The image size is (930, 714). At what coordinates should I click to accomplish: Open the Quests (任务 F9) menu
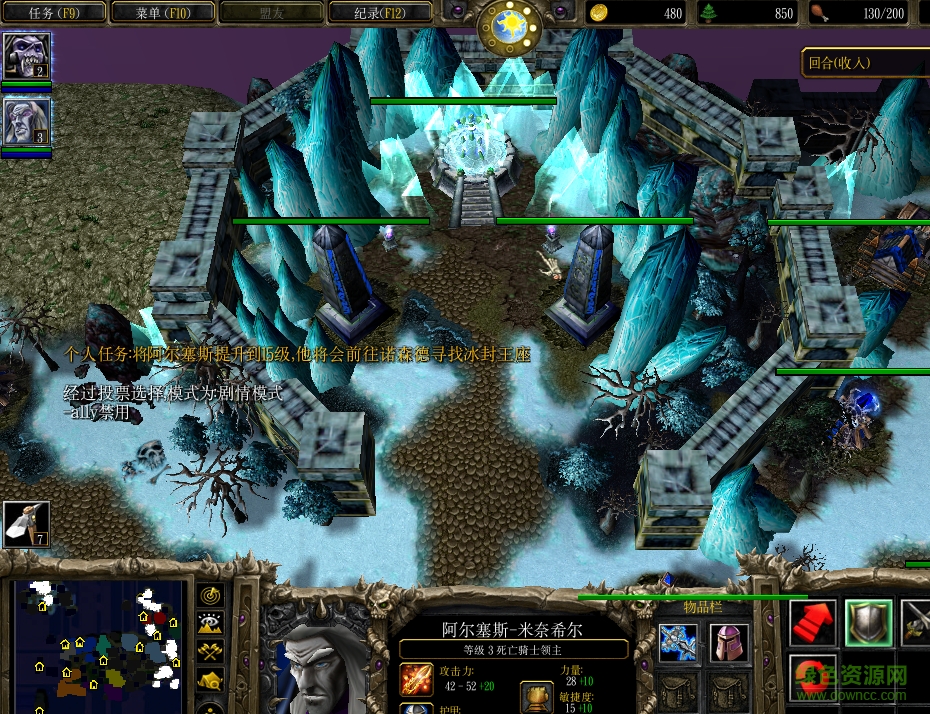coord(53,13)
